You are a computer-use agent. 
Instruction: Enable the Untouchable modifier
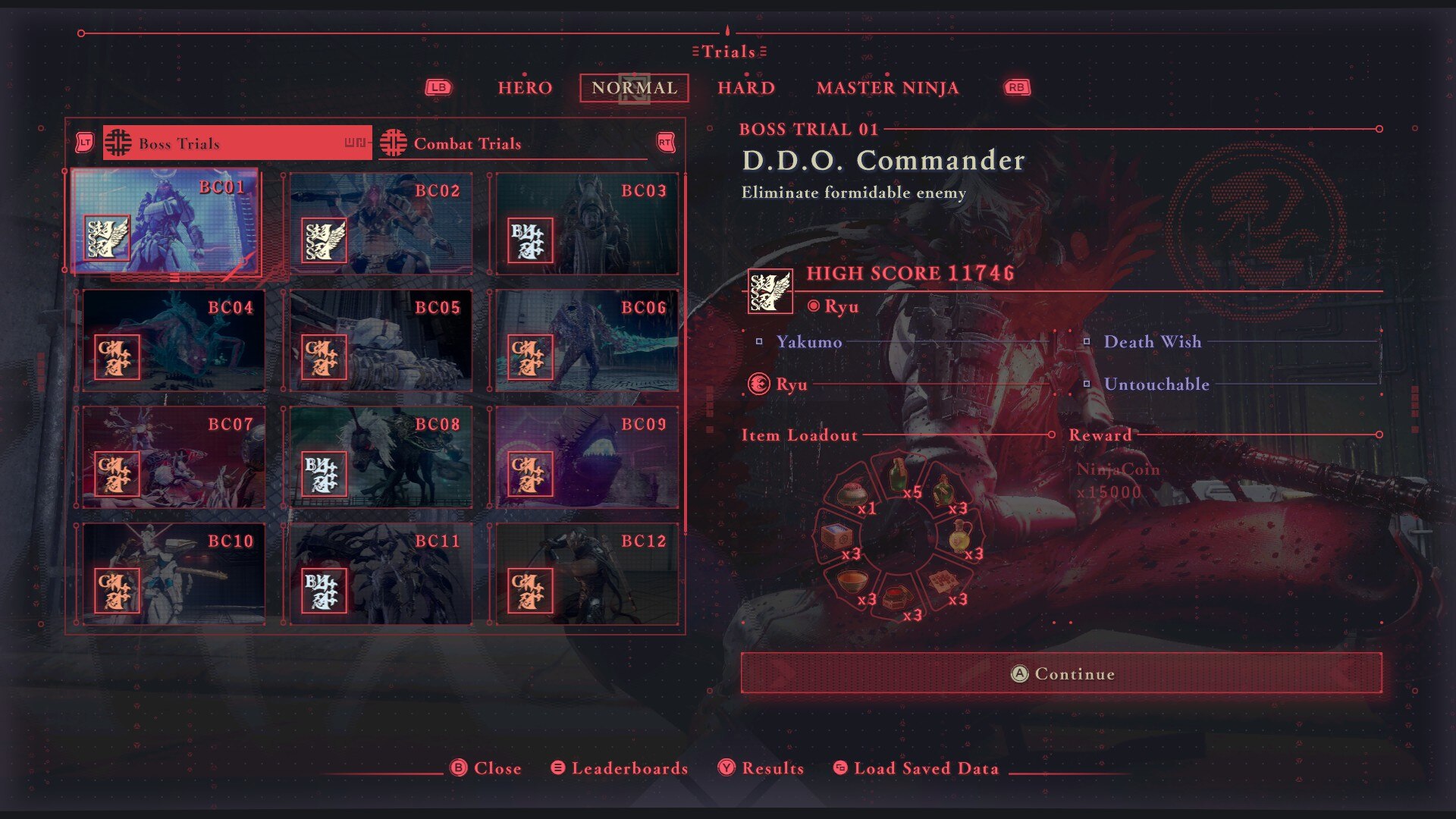tap(1156, 384)
